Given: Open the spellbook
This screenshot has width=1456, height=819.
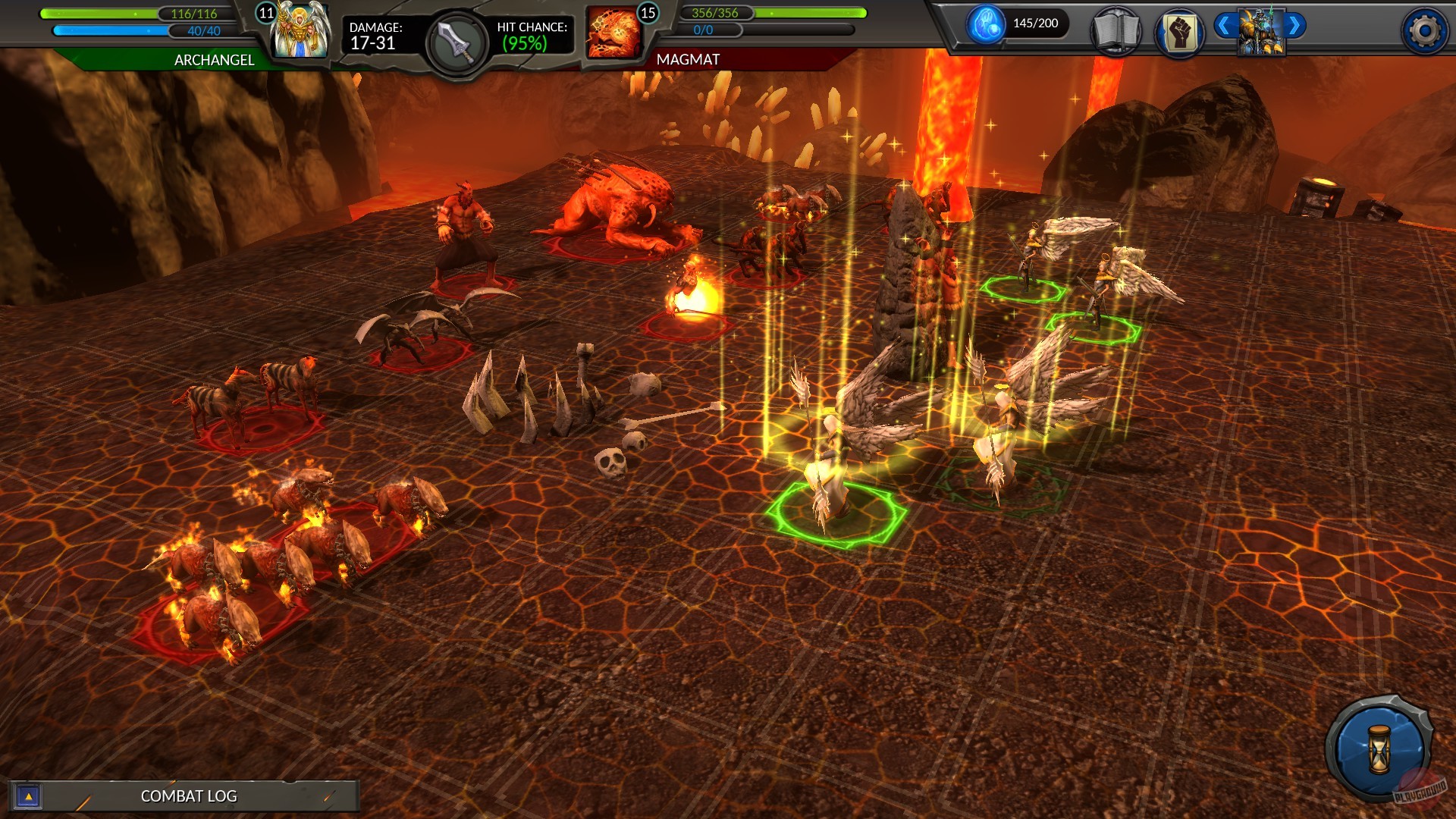Looking at the screenshot, I should point(1116,32).
